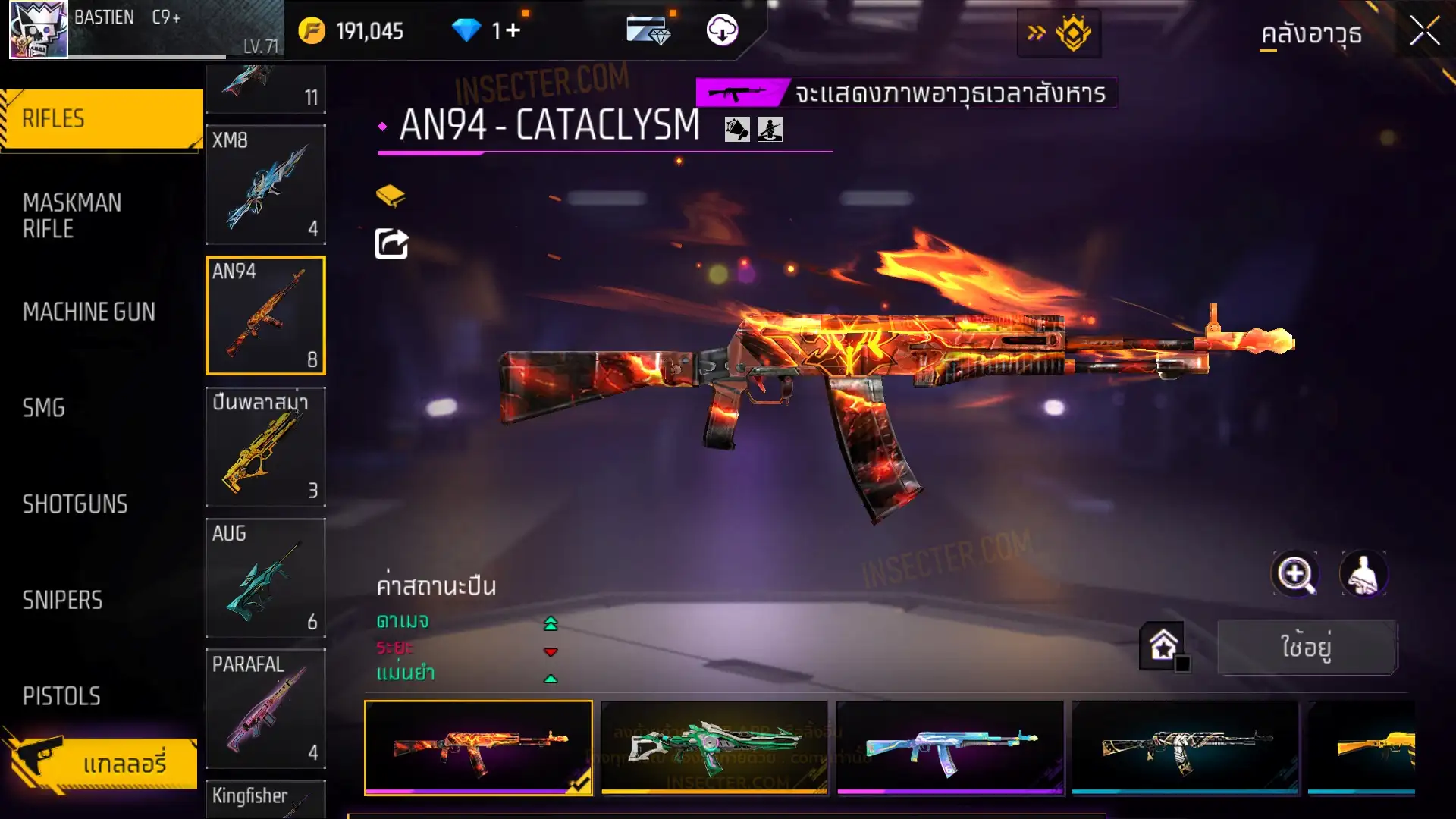Viewport: 1456px width, 819px height.
Task: Choose the blue holographic AN94 skin
Action: tap(950, 748)
